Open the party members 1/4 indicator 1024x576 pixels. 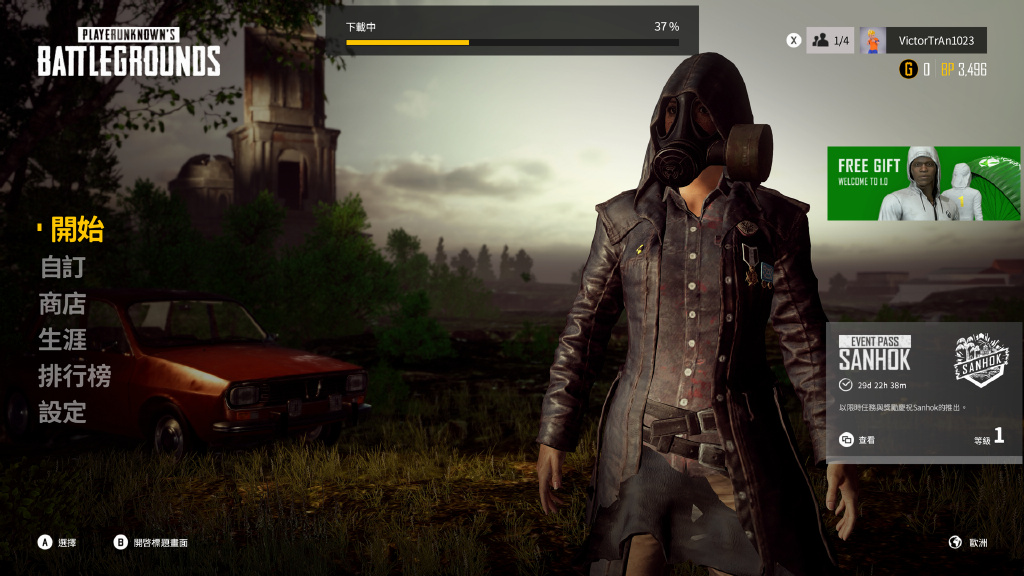point(830,41)
